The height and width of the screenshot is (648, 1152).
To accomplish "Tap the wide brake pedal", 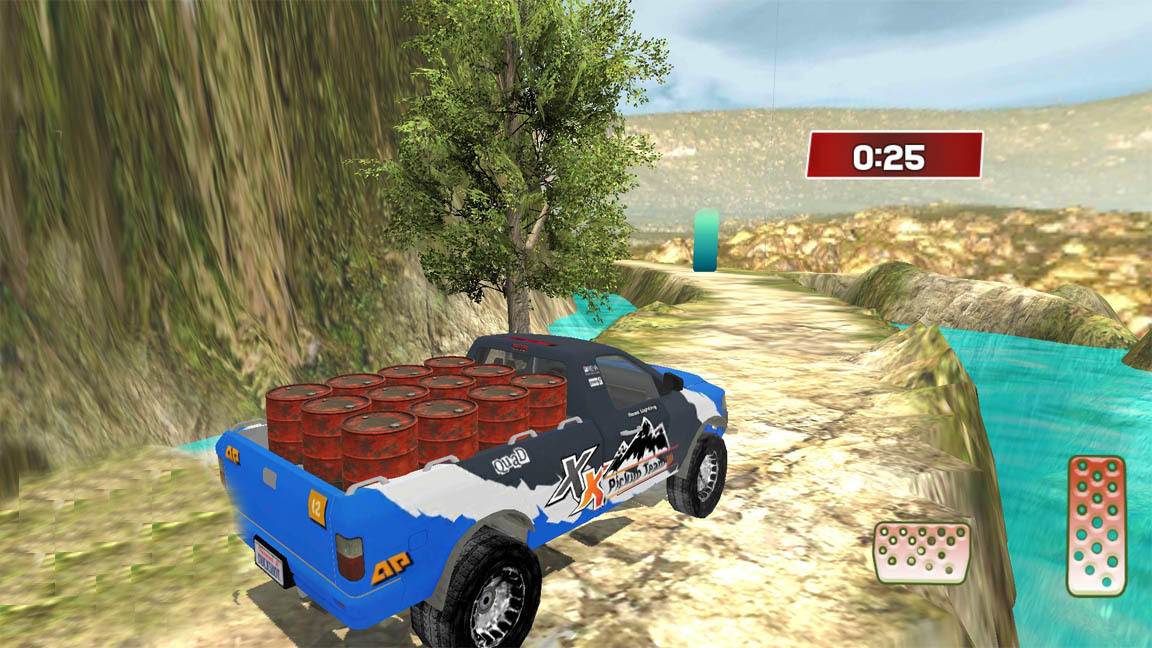I will 921,552.
